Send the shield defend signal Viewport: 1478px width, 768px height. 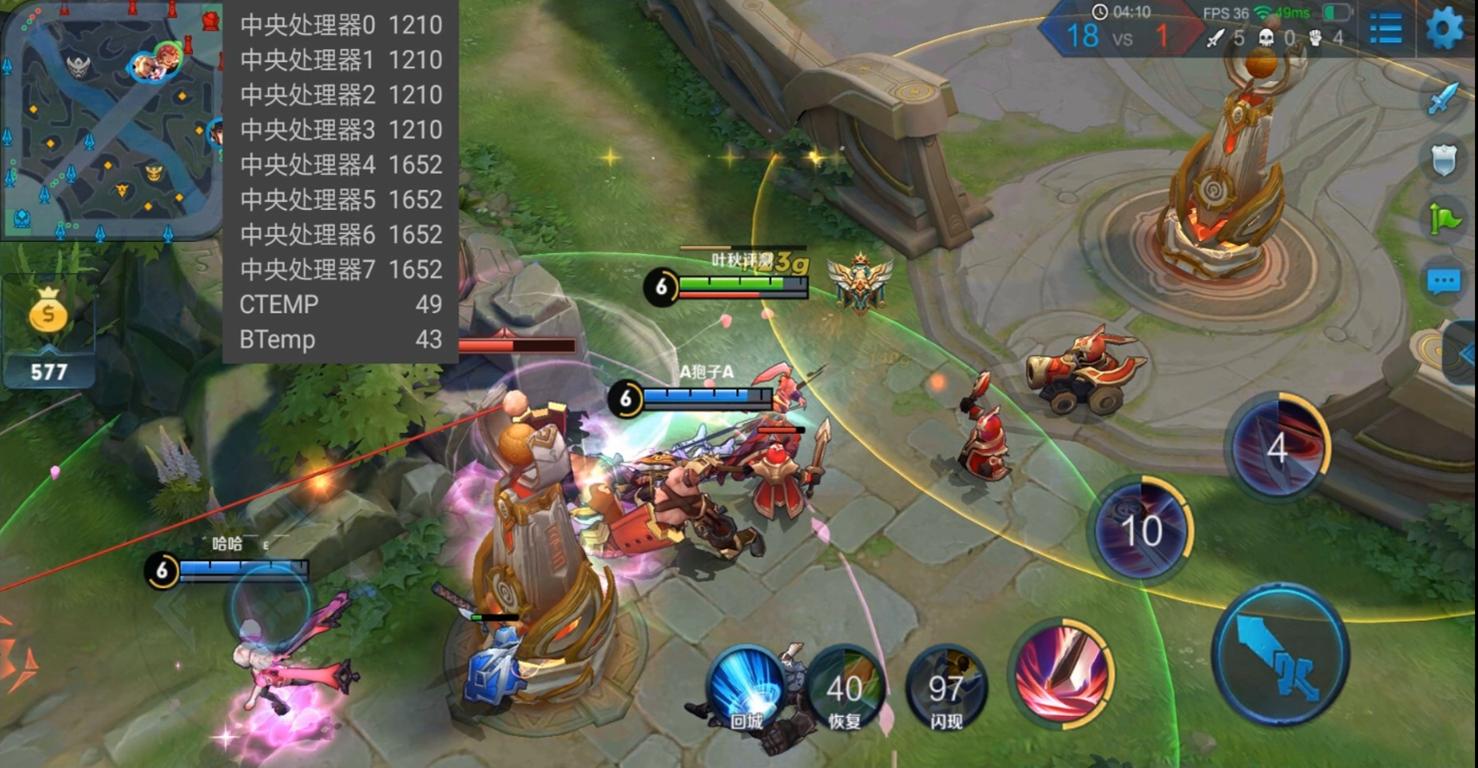[x=1442, y=159]
